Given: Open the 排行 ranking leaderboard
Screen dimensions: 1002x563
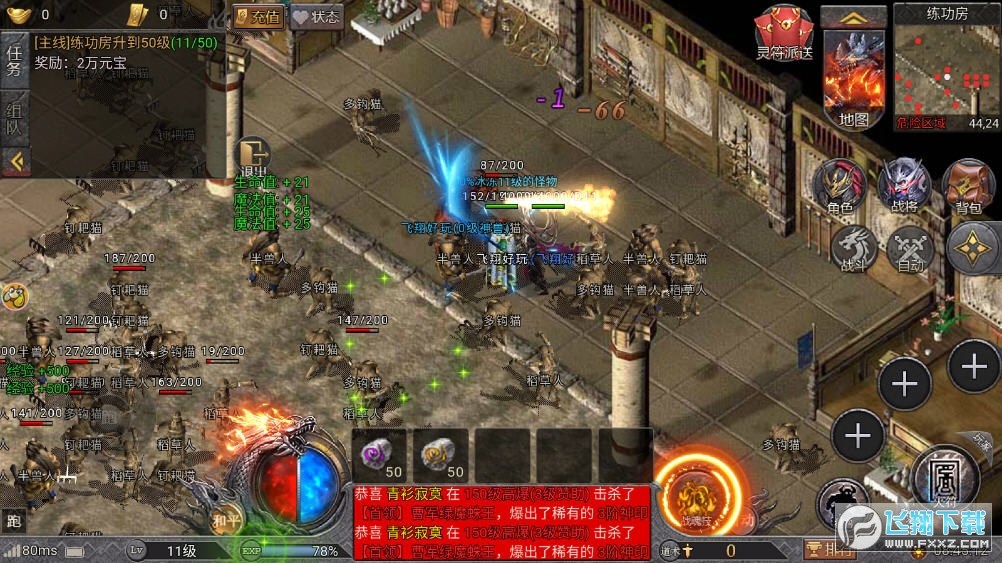Looking at the screenshot, I should (830, 549).
